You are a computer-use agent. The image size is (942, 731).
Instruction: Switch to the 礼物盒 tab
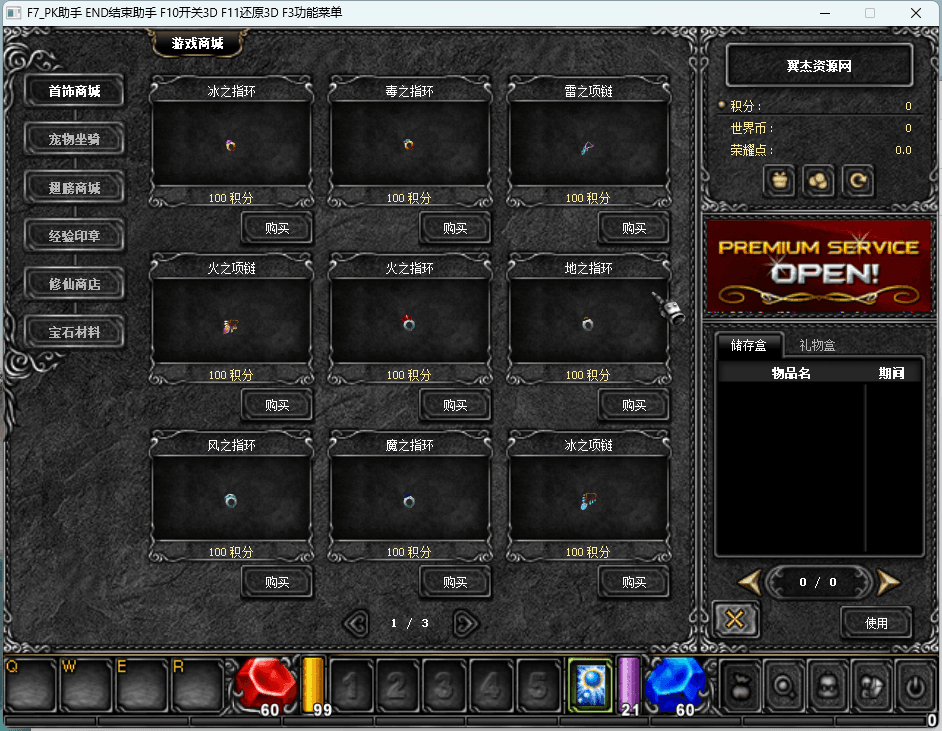coord(817,345)
